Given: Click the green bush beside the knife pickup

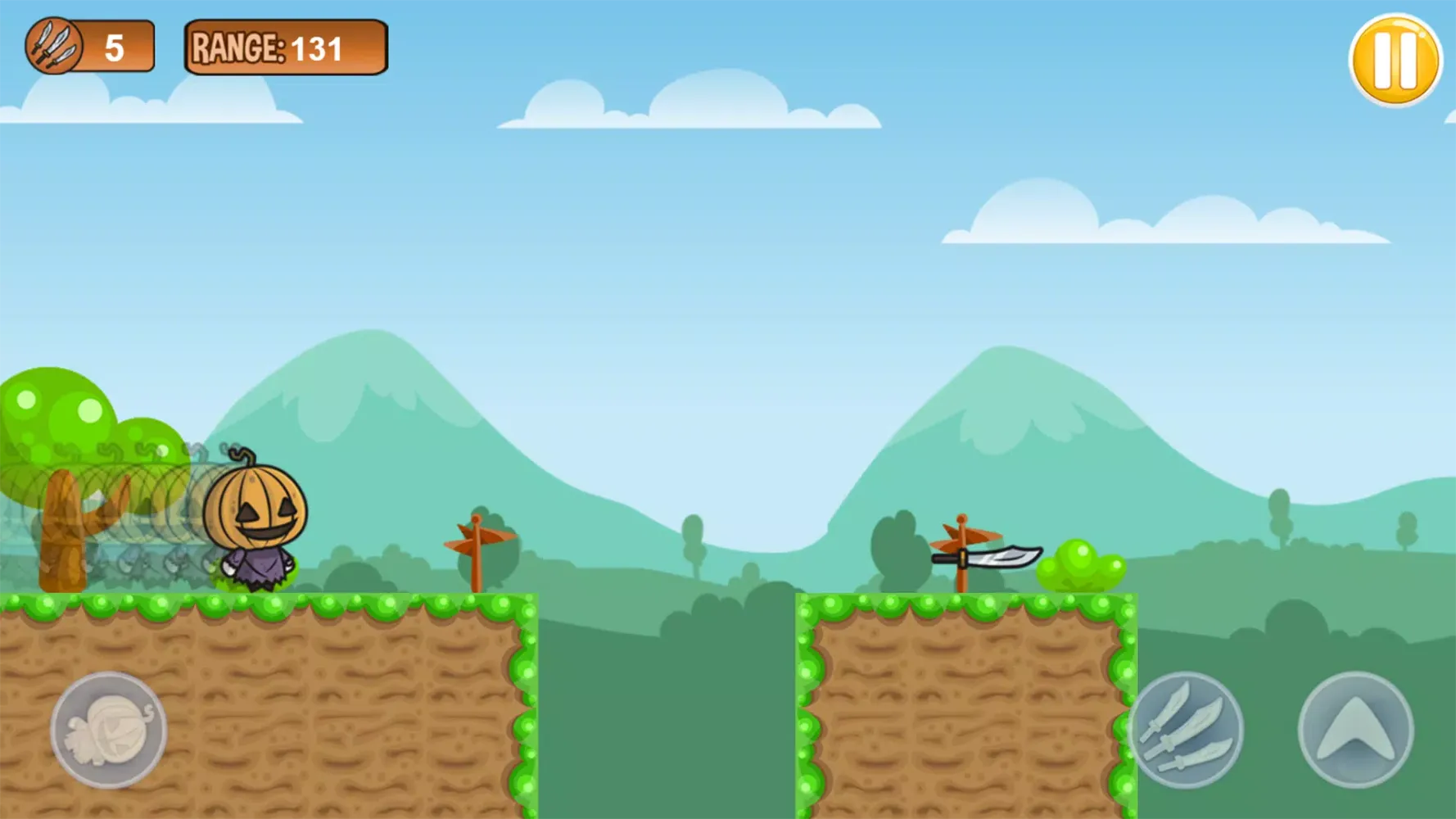Looking at the screenshot, I should (x=1083, y=565).
